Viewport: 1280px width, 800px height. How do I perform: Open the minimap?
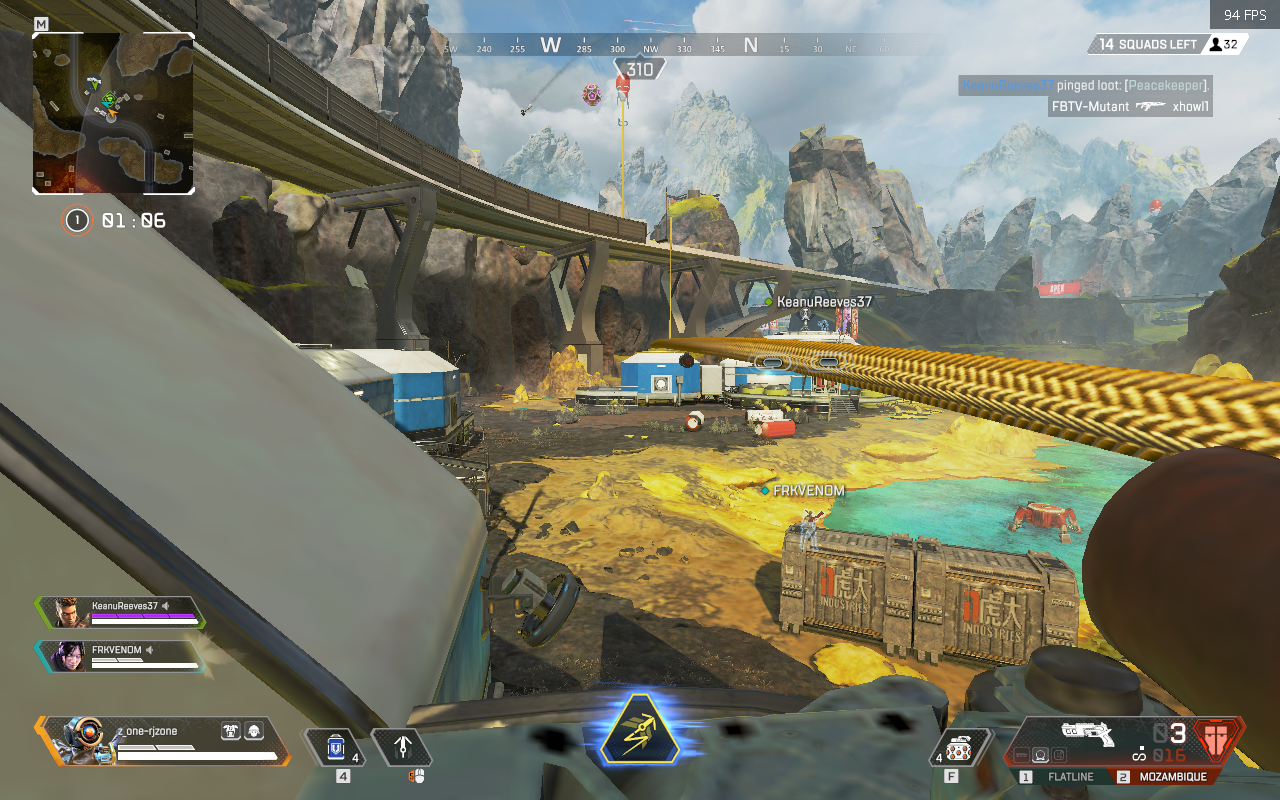click(113, 113)
